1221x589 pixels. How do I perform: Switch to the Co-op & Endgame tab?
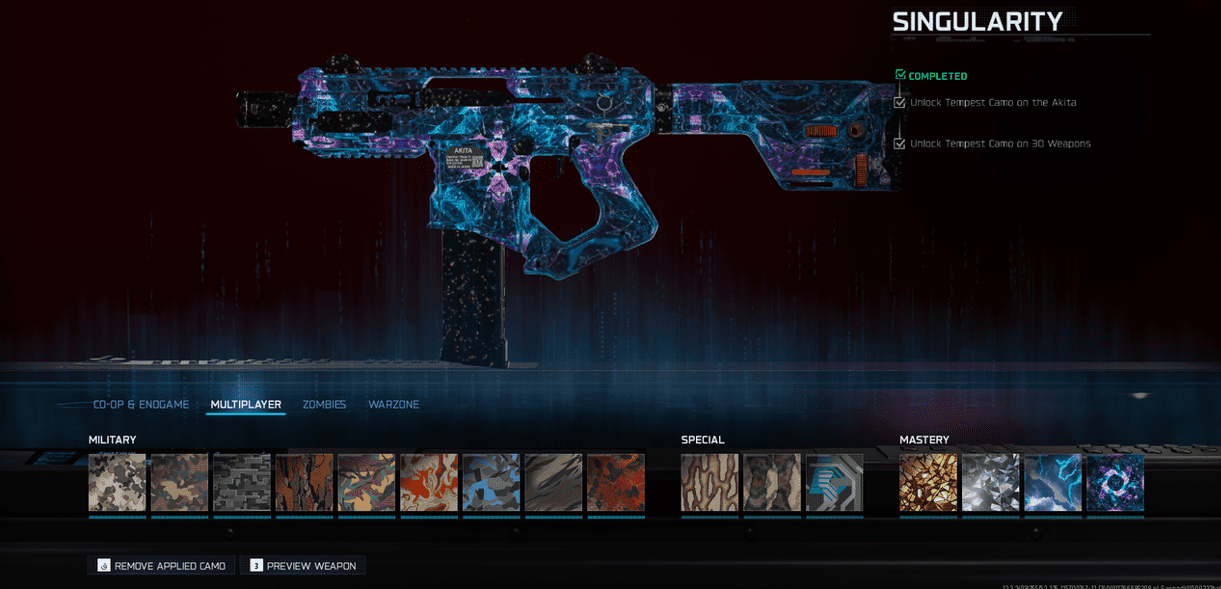tap(141, 405)
